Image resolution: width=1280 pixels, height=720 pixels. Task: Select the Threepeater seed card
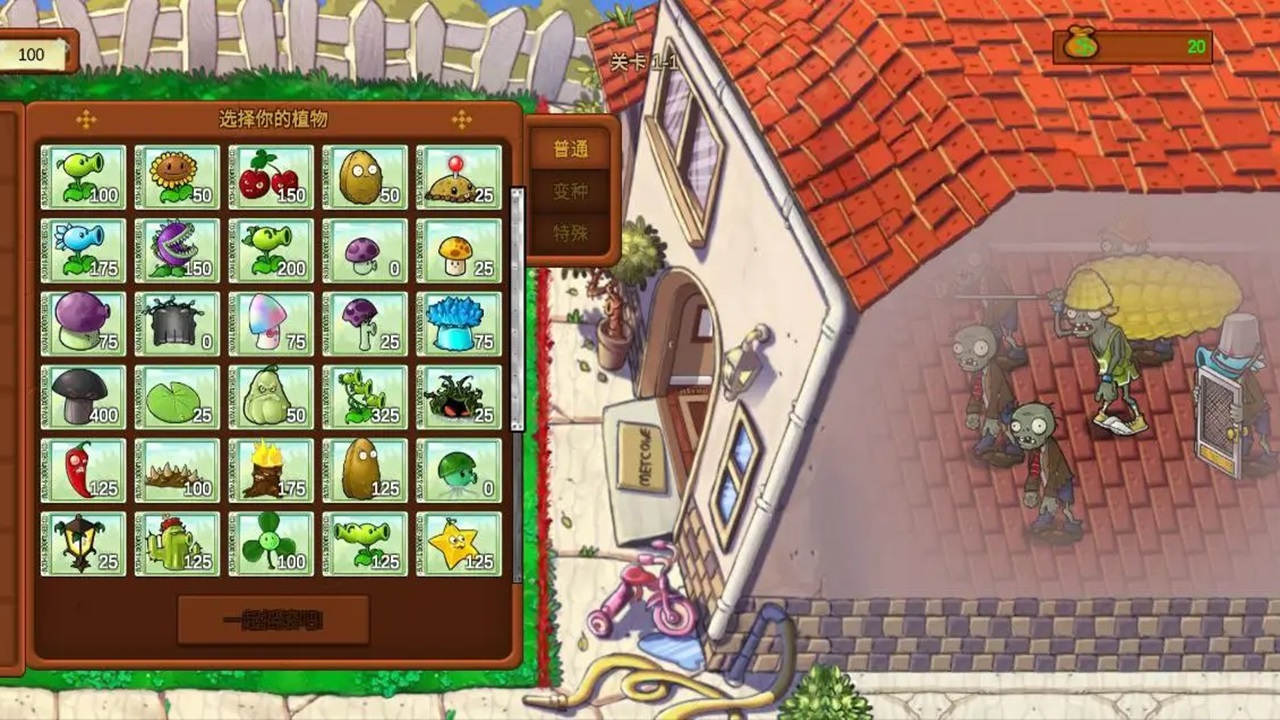tap(365, 397)
